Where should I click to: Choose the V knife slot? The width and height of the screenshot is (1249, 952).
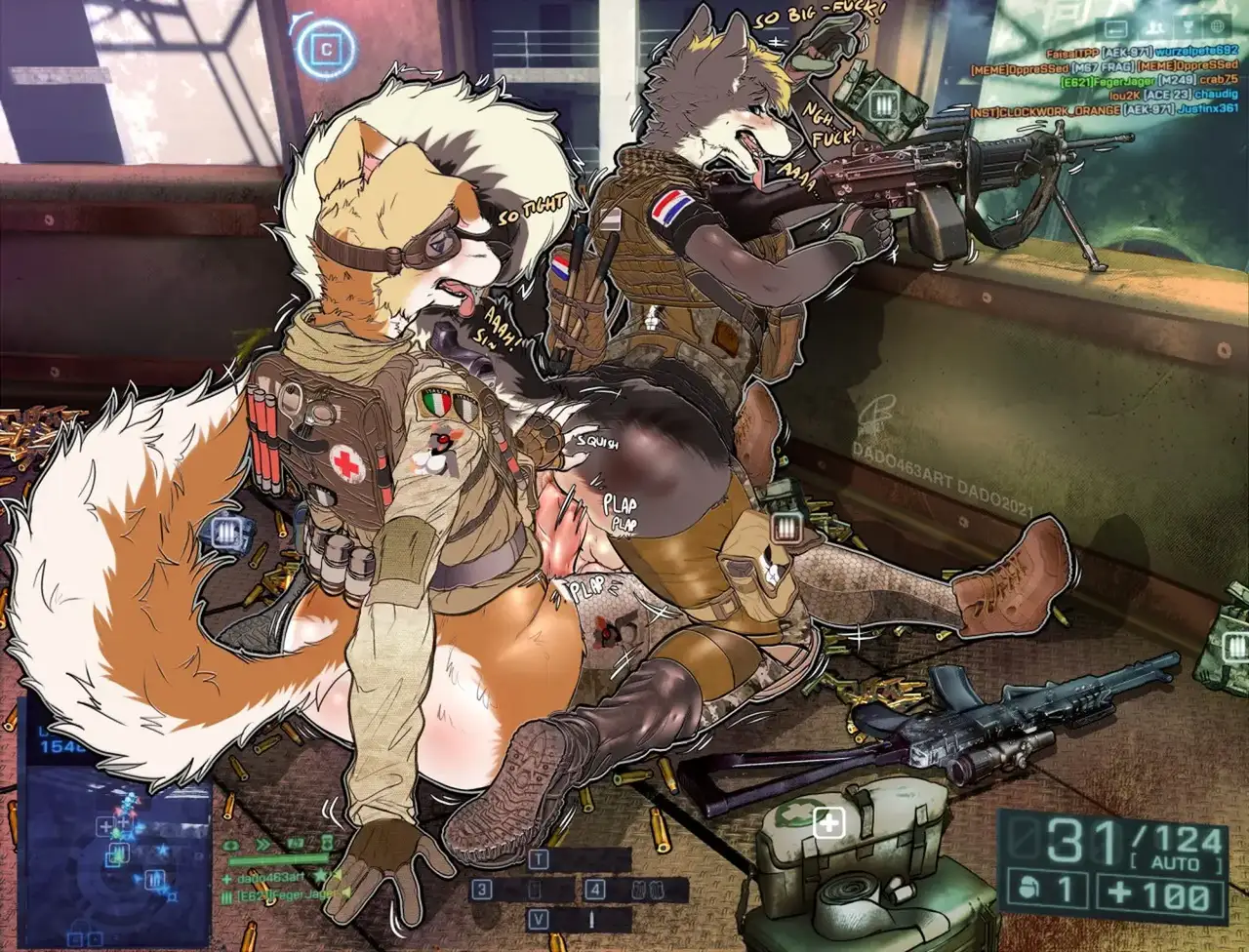pyautogui.click(x=539, y=919)
